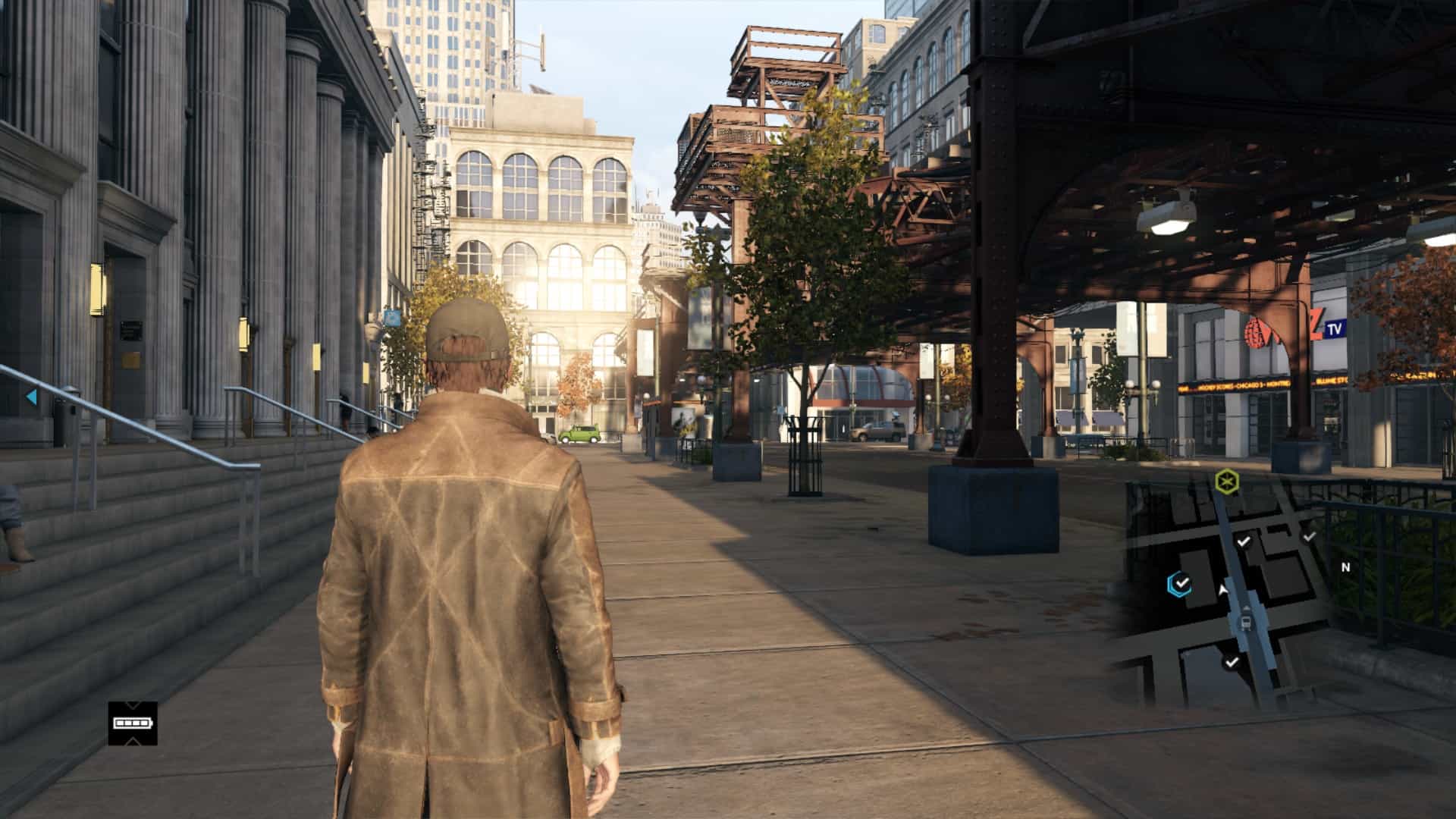This screenshot has width=1456, height=819.
Task: Click the train station icon on the minimap
Action: pyautogui.click(x=1245, y=623)
